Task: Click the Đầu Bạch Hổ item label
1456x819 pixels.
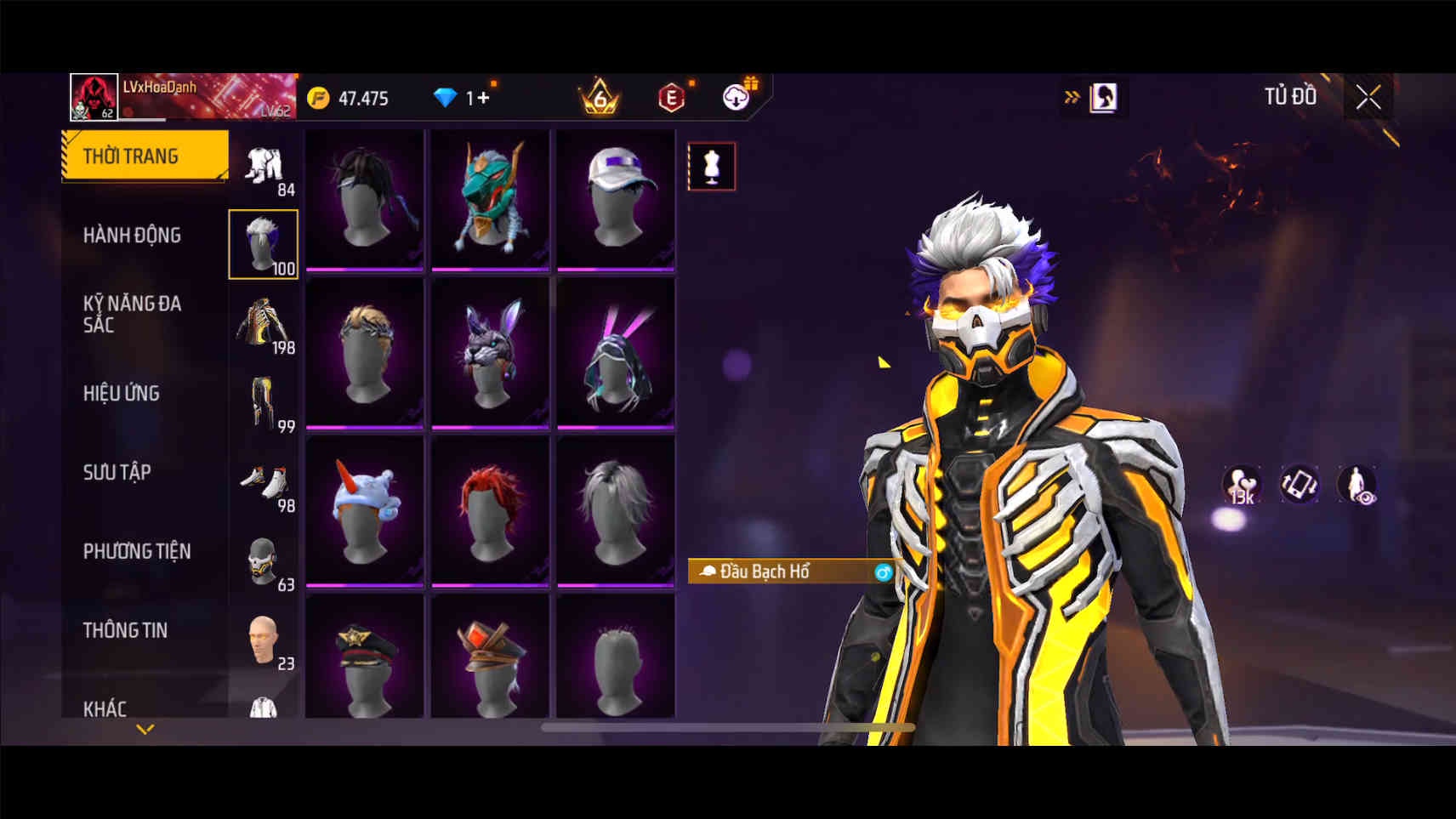Action: coord(765,572)
